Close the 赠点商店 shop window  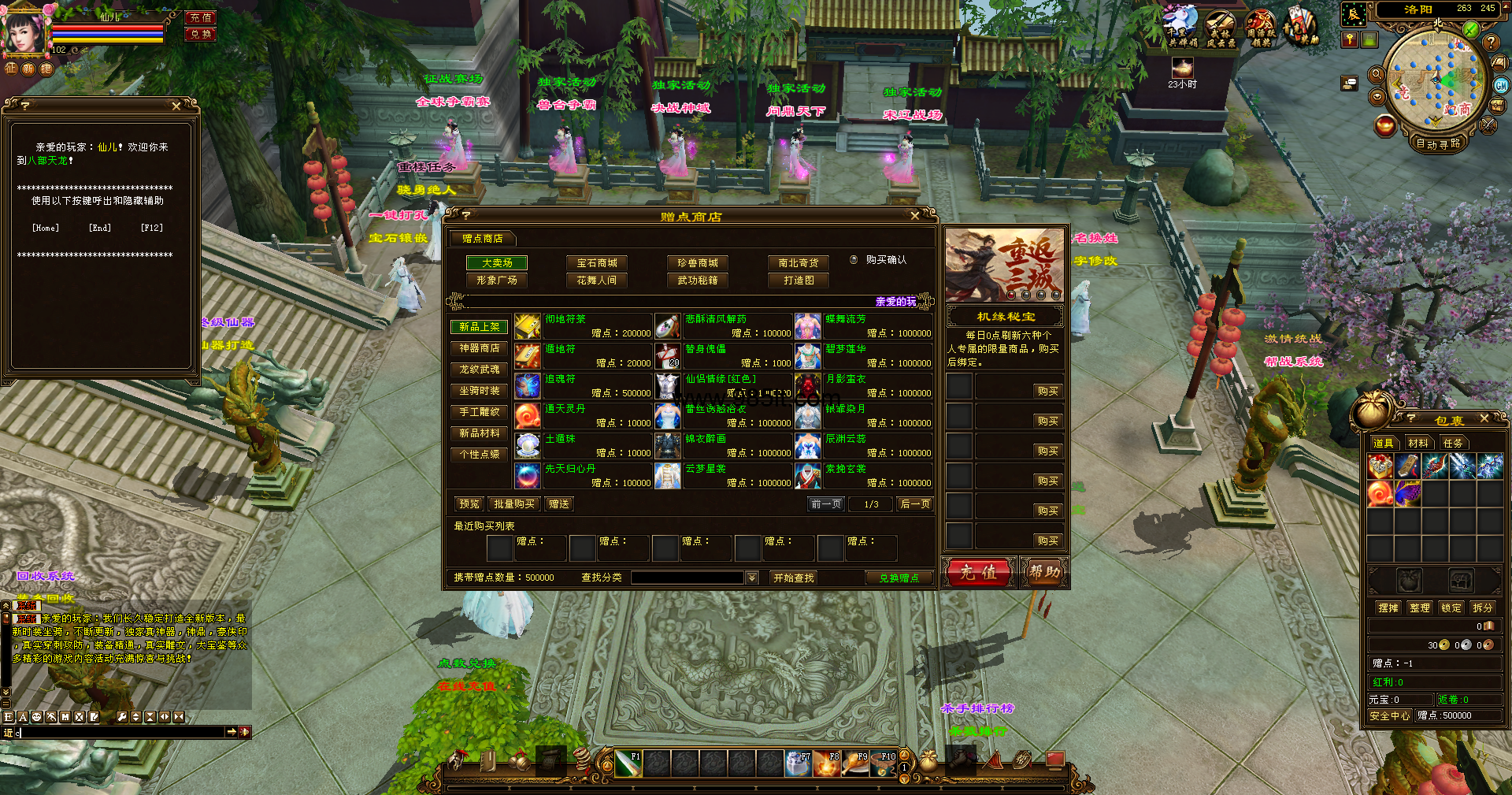(914, 216)
